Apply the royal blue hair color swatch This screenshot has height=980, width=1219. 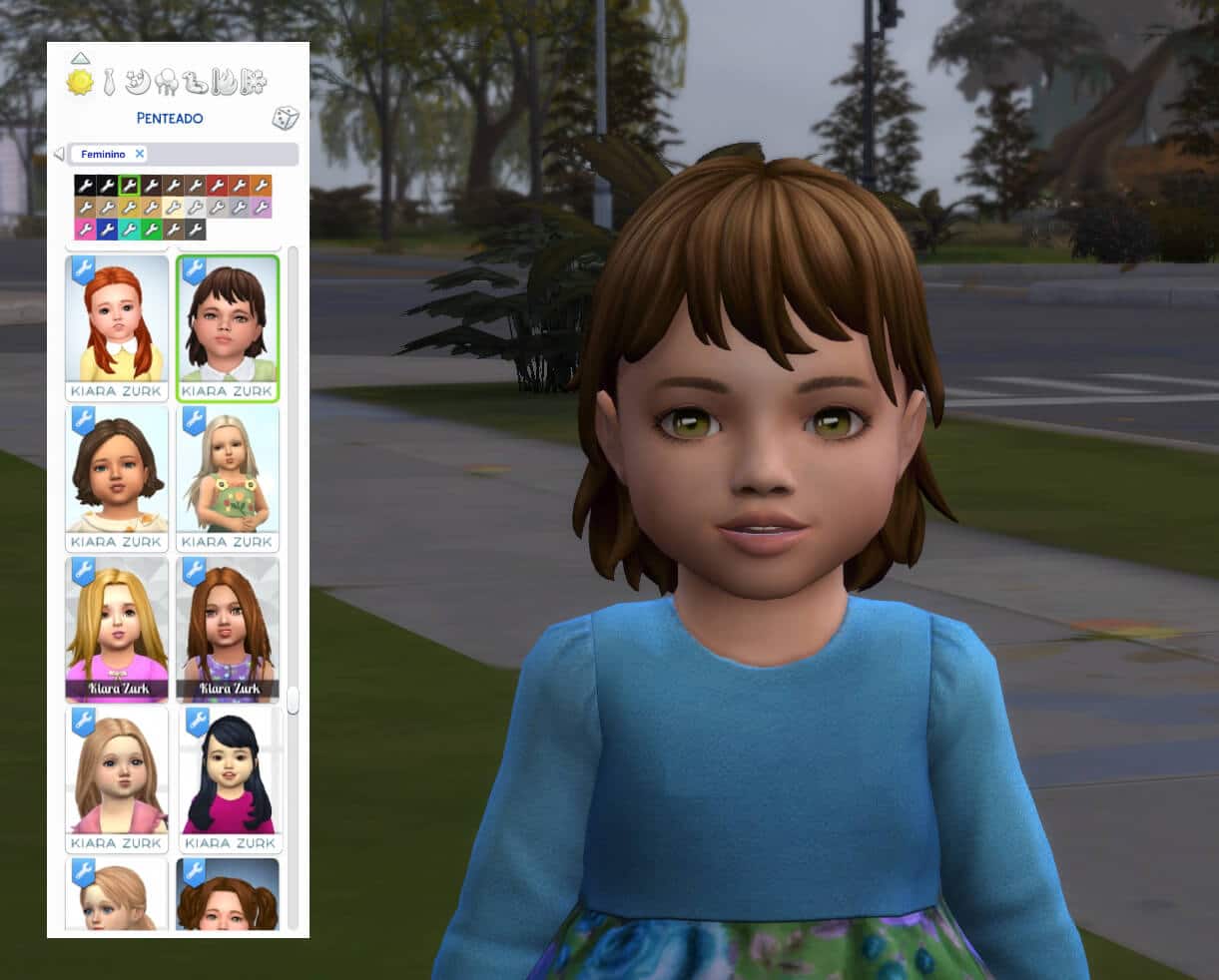[107, 230]
